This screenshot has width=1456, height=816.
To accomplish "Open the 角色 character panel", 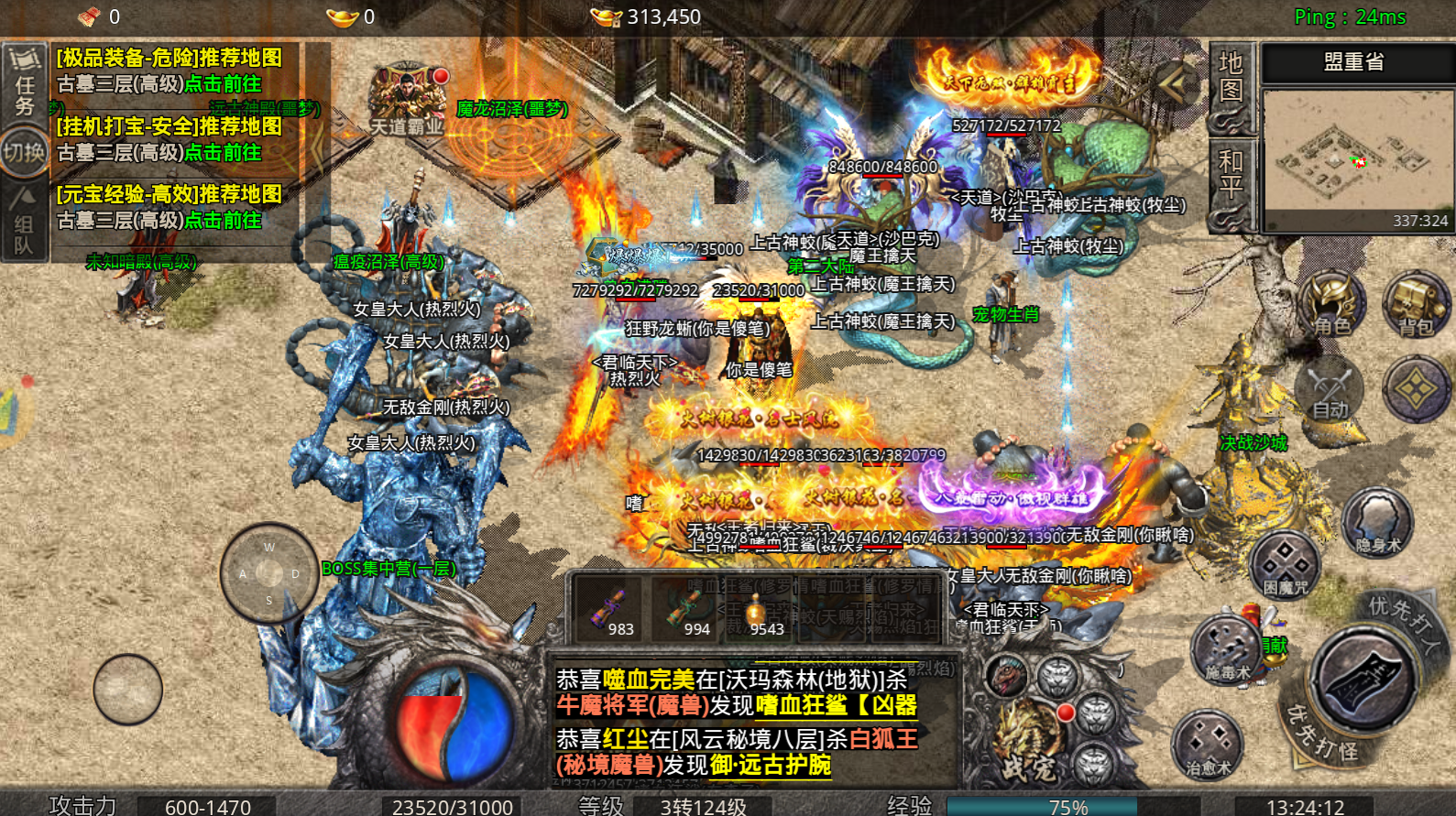I will [x=1330, y=305].
